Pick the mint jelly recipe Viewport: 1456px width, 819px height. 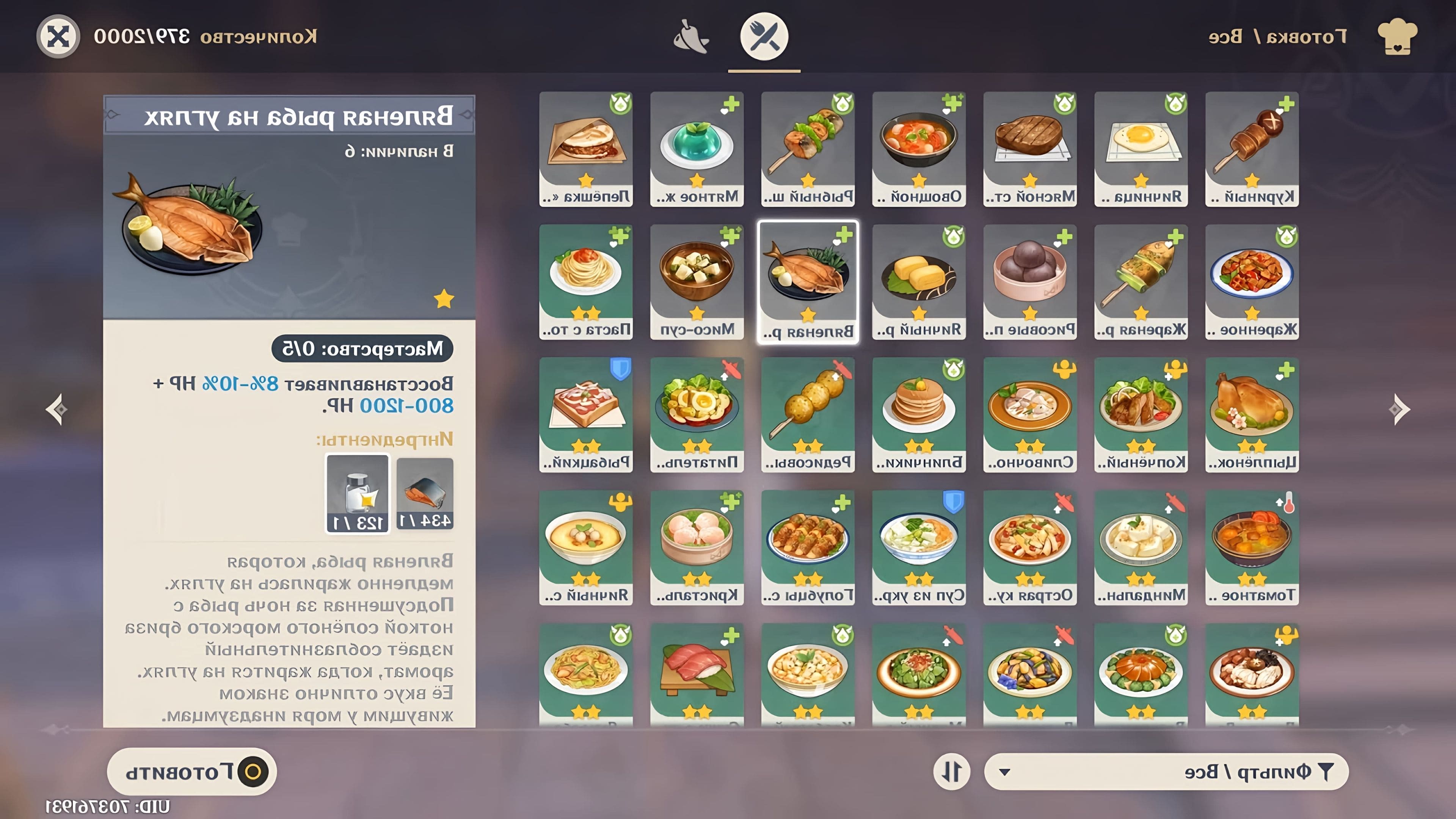click(x=697, y=149)
